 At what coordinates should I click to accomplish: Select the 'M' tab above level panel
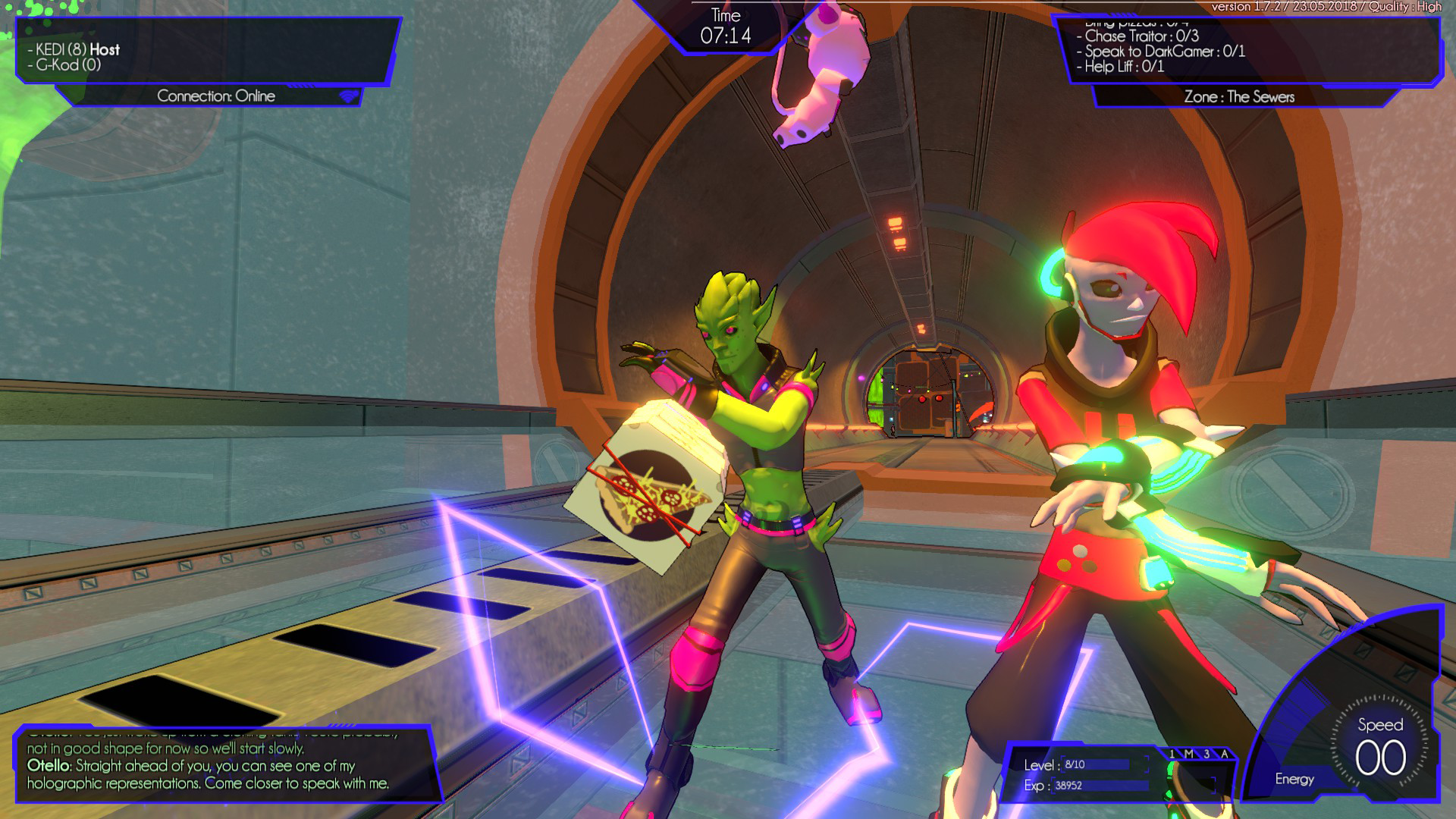tap(1189, 754)
